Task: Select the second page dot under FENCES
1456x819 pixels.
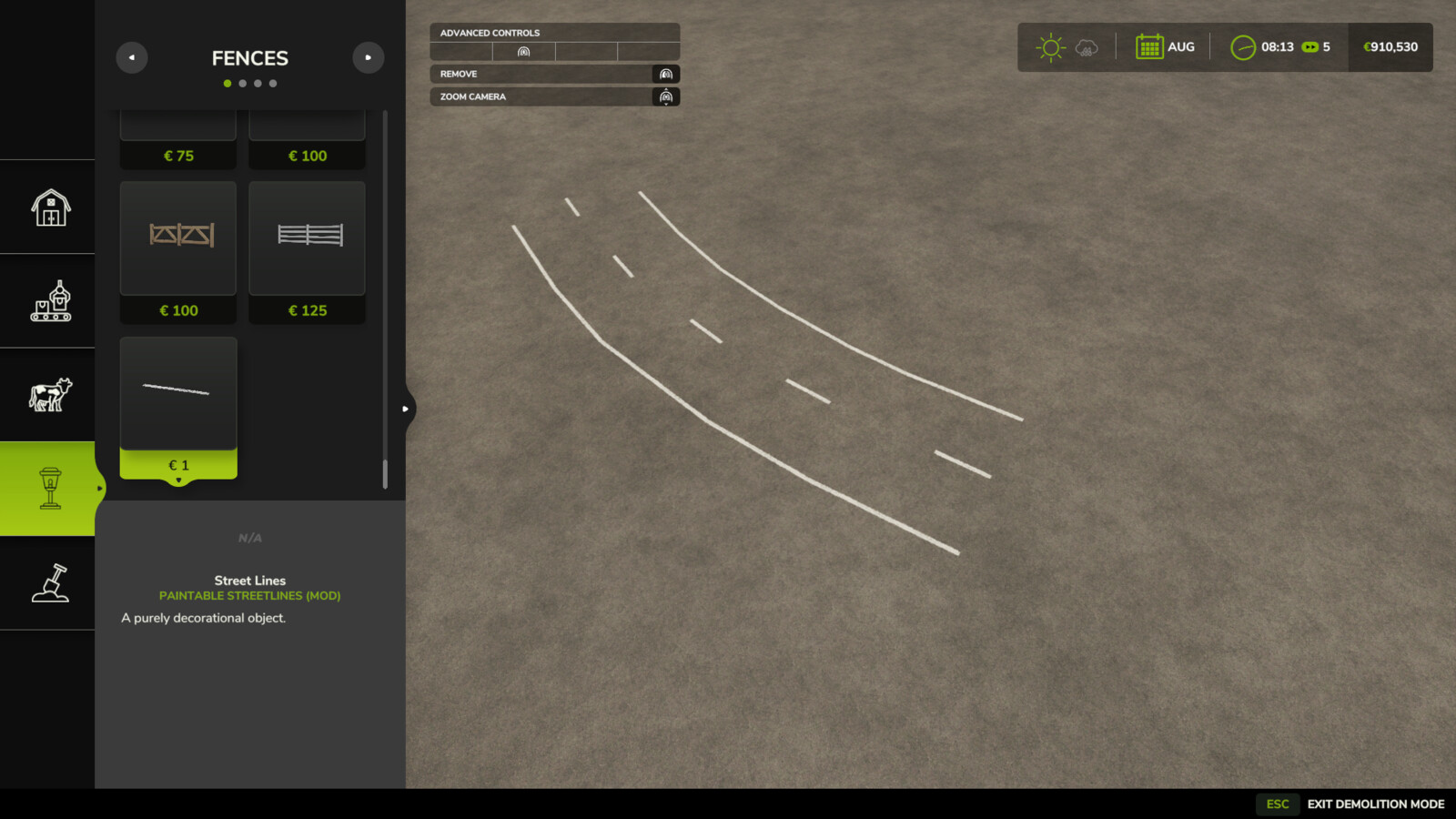Action: tap(242, 83)
